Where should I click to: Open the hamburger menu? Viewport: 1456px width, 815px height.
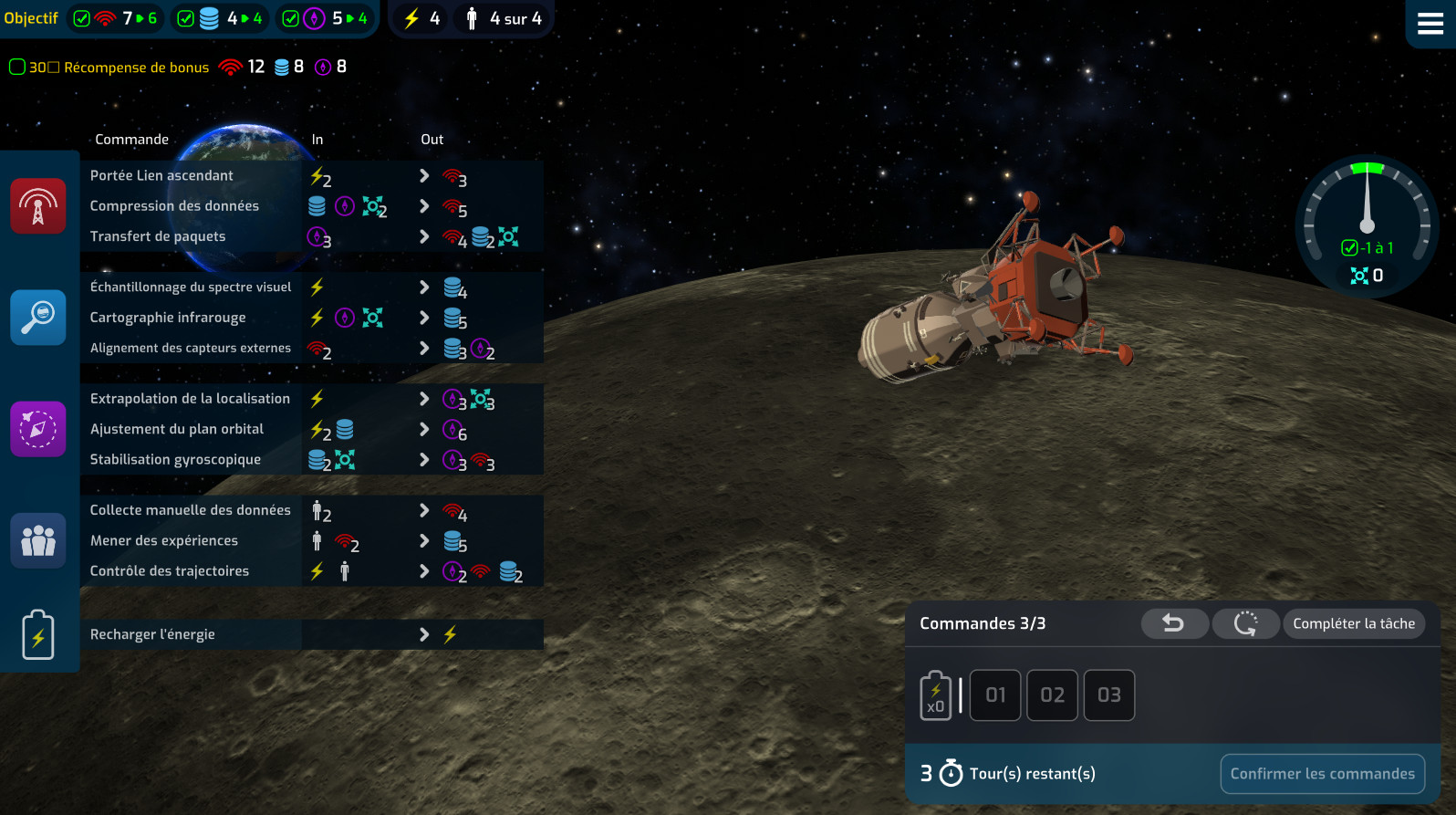click(x=1430, y=24)
